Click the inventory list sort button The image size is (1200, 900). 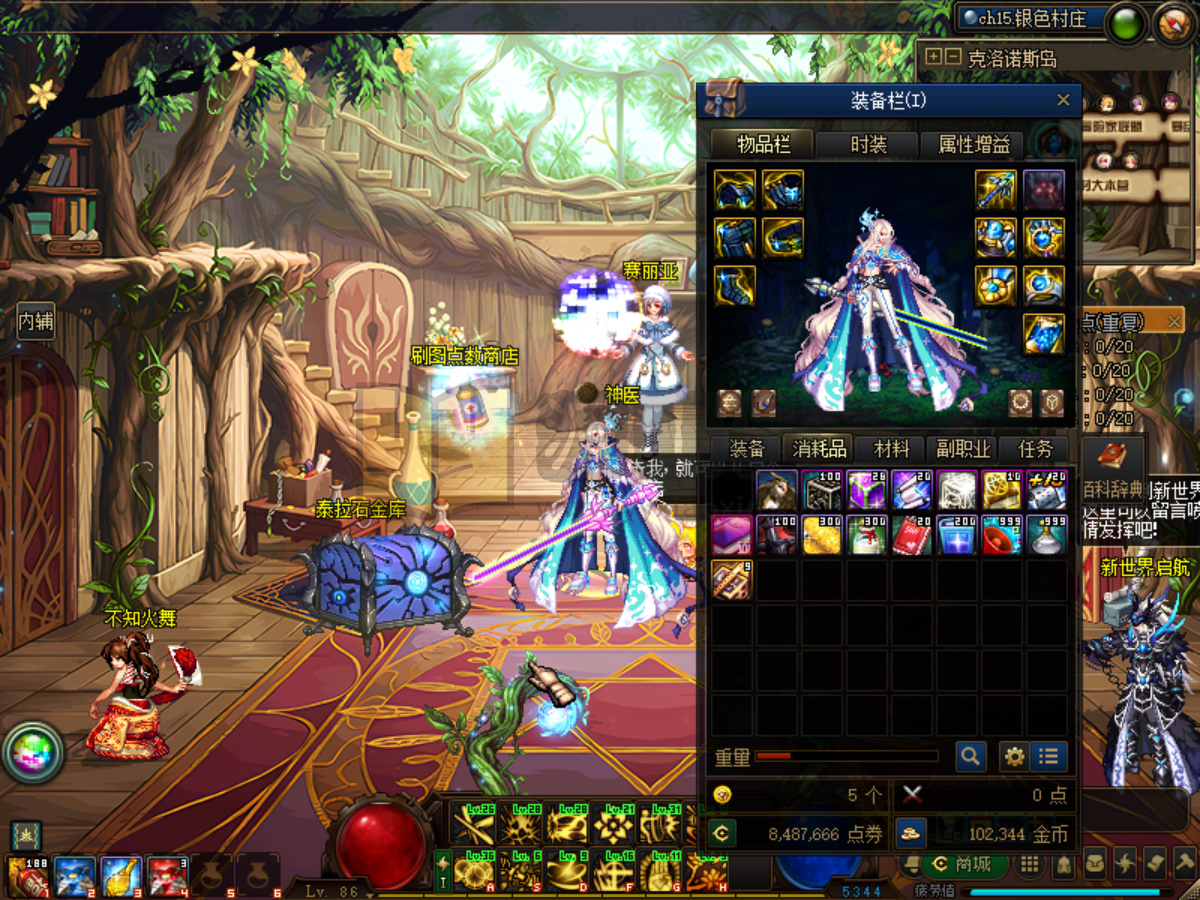tap(1048, 757)
